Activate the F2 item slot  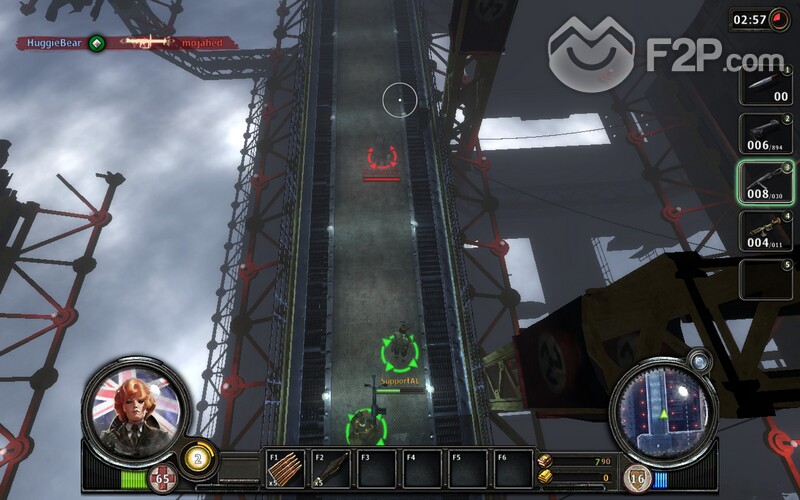coord(331,468)
